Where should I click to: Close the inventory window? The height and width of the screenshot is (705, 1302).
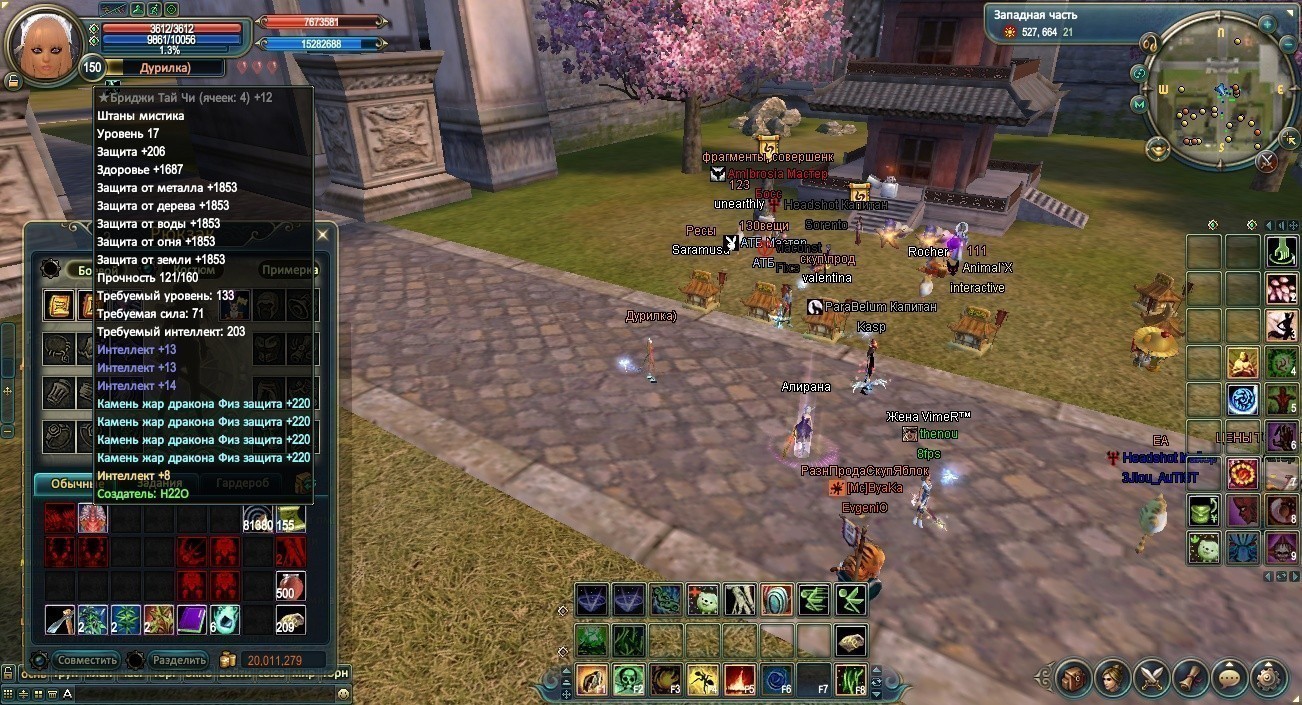[x=322, y=235]
